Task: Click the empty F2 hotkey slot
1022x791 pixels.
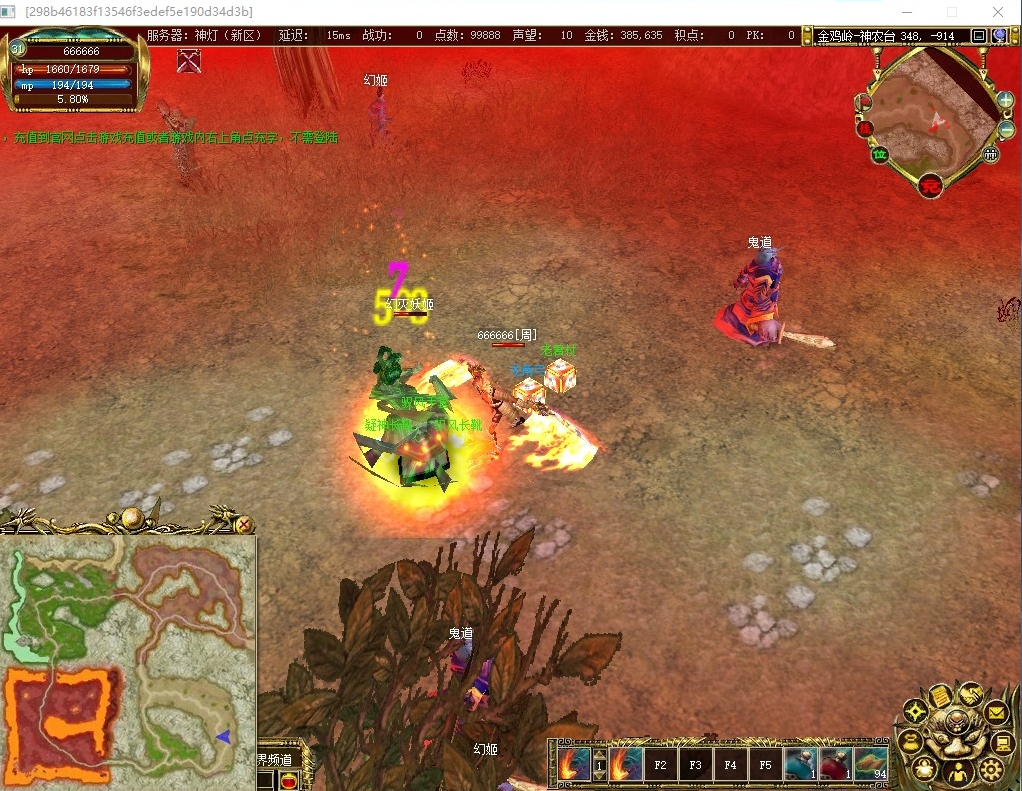Action: click(660, 766)
